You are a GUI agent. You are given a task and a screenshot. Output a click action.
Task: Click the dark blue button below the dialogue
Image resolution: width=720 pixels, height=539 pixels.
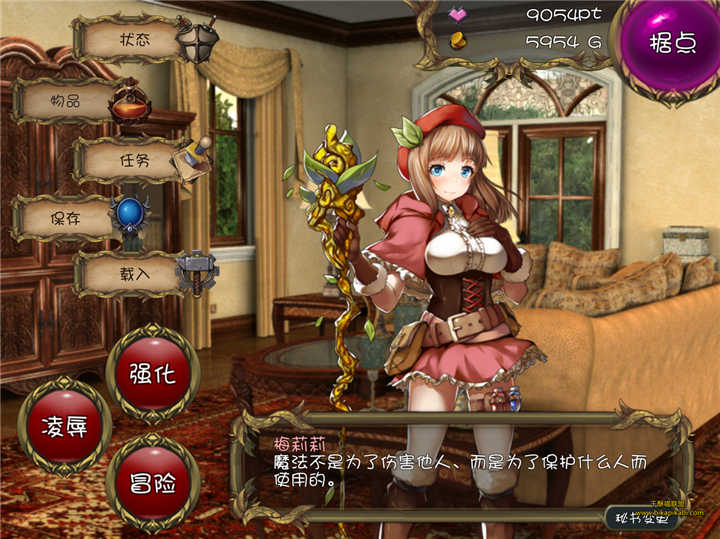645,517
